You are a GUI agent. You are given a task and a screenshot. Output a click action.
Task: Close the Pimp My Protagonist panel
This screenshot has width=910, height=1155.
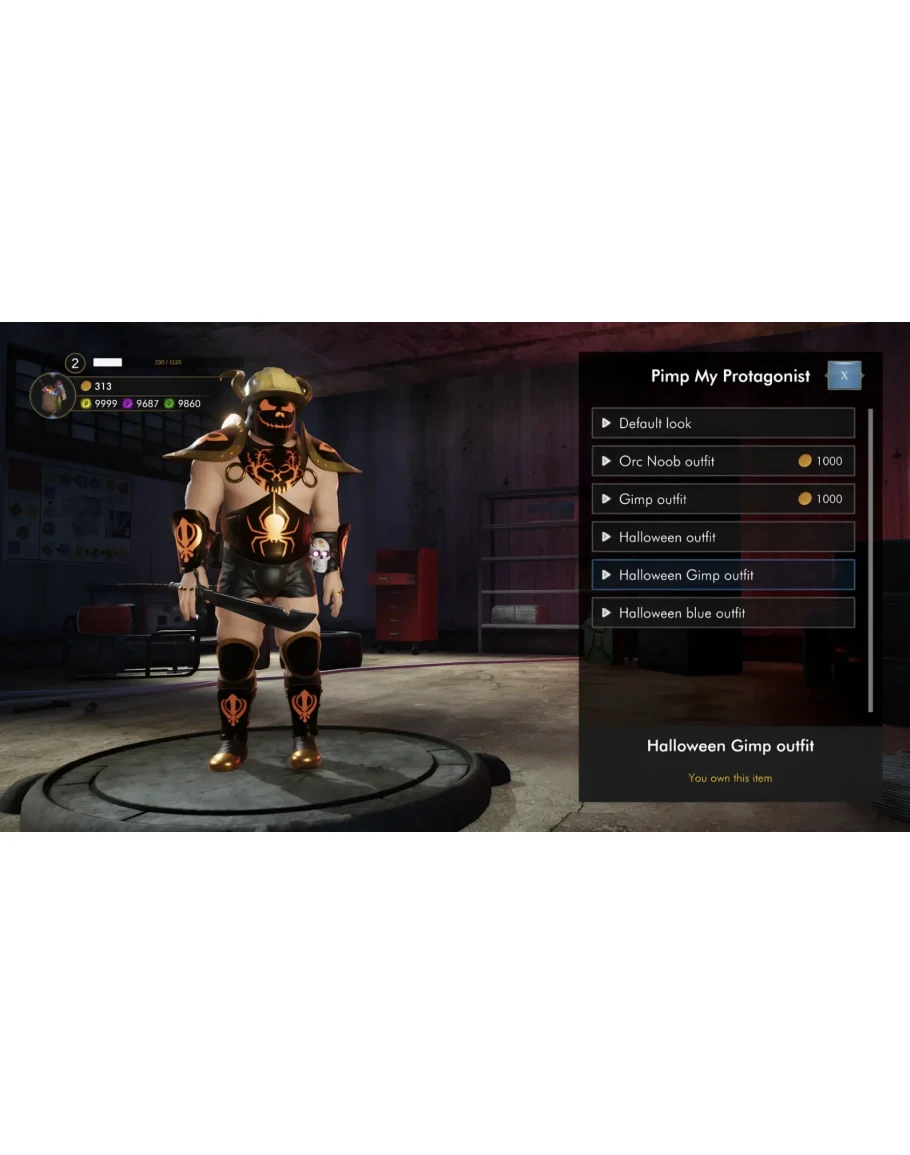point(844,376)
